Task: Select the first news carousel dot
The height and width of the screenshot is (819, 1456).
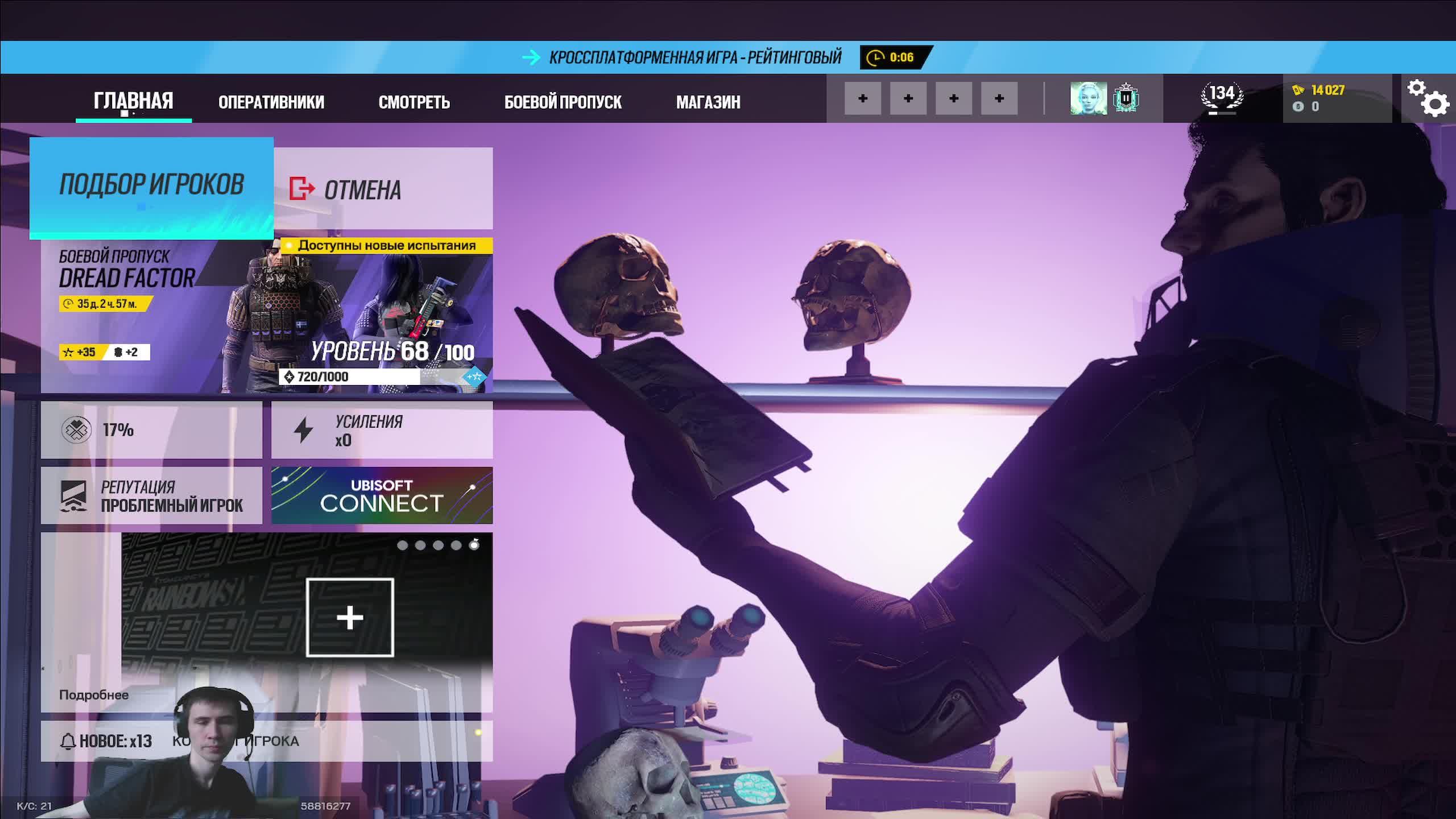Action: [403, 547]
